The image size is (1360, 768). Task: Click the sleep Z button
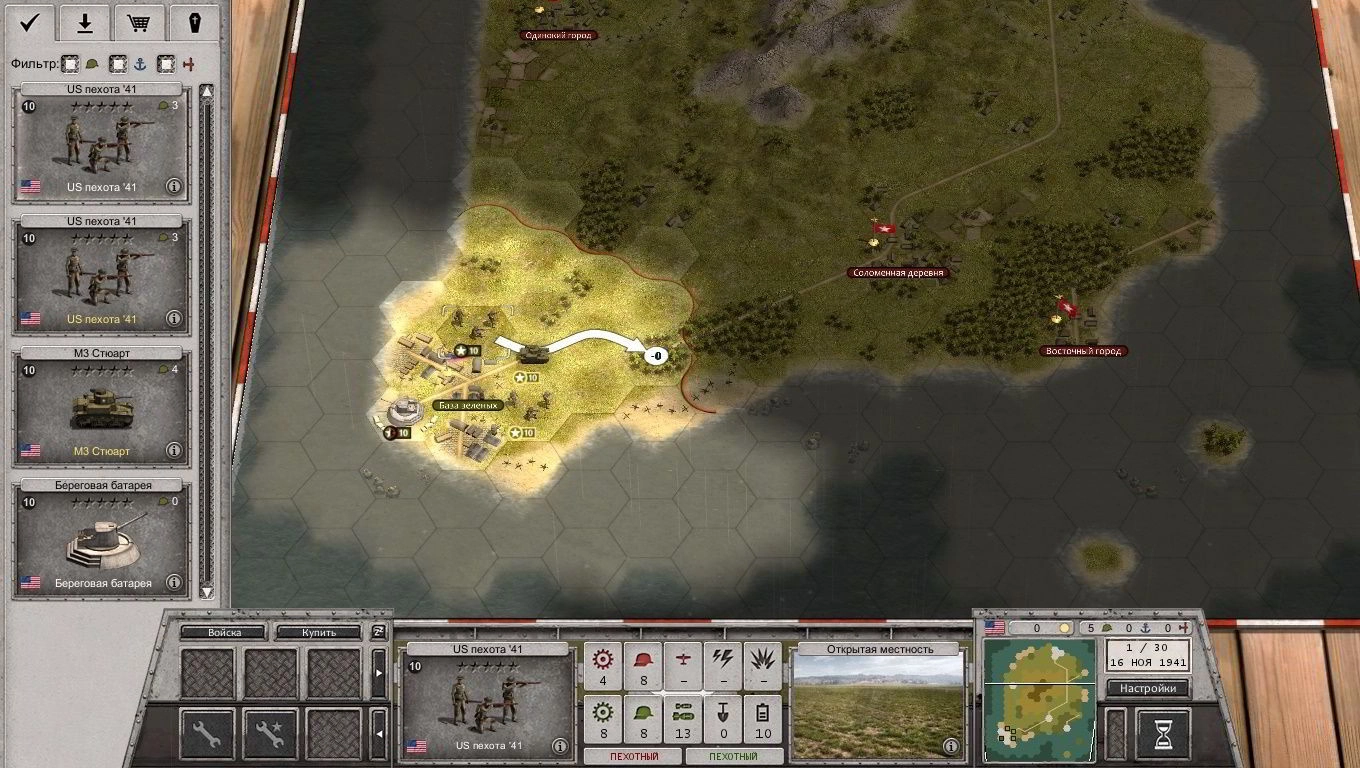[x=379, y=632]
